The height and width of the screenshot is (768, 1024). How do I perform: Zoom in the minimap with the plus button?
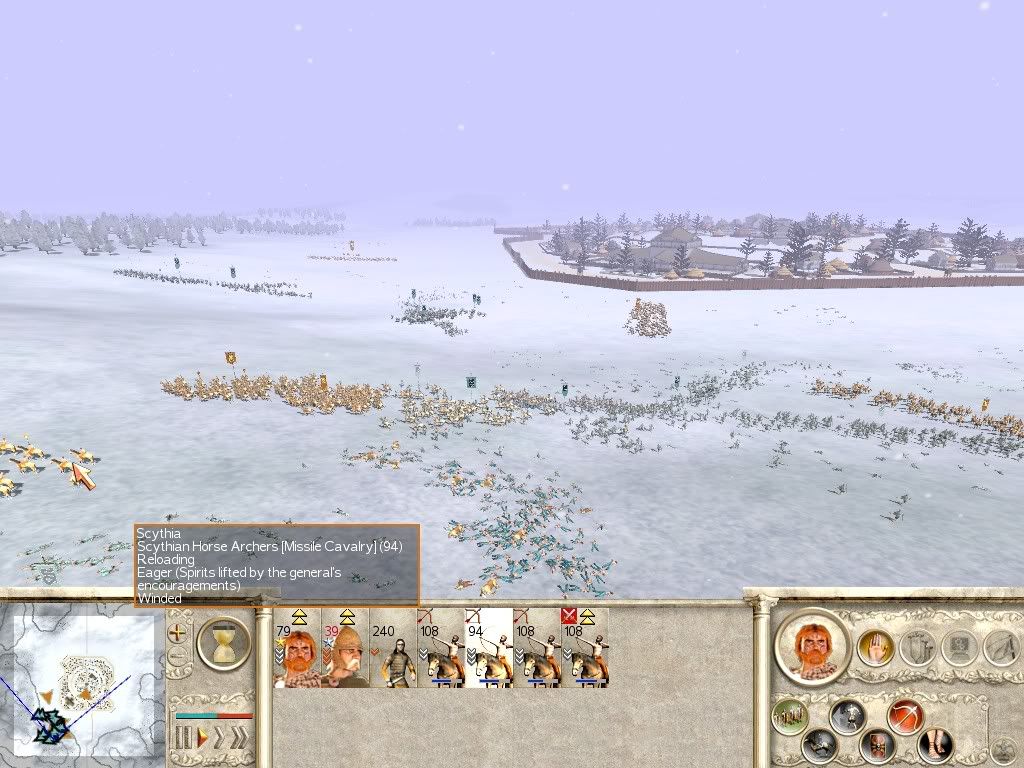pyautogui.click(x=178, y=634)
